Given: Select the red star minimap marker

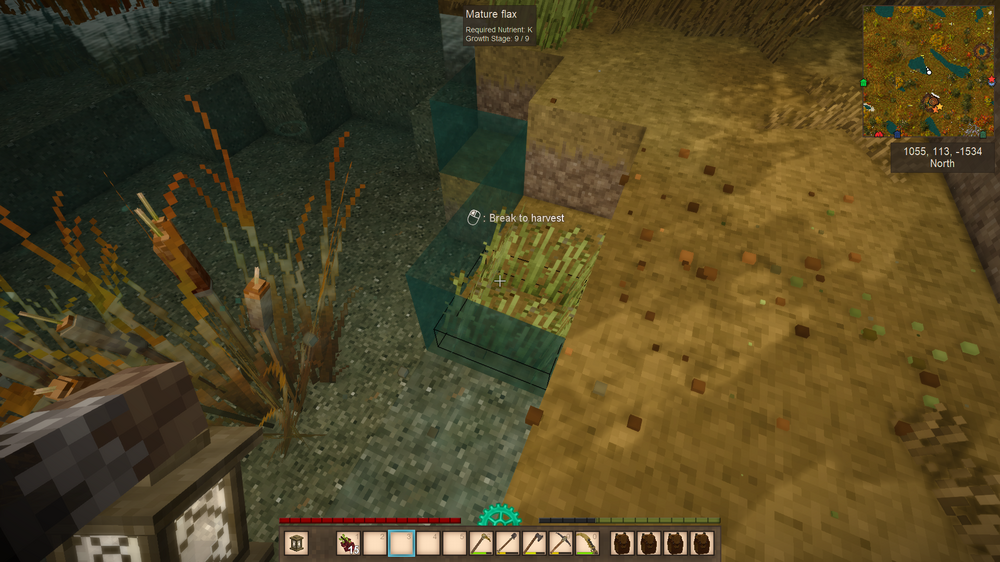Looking at the screenshot, I should 991,79.
